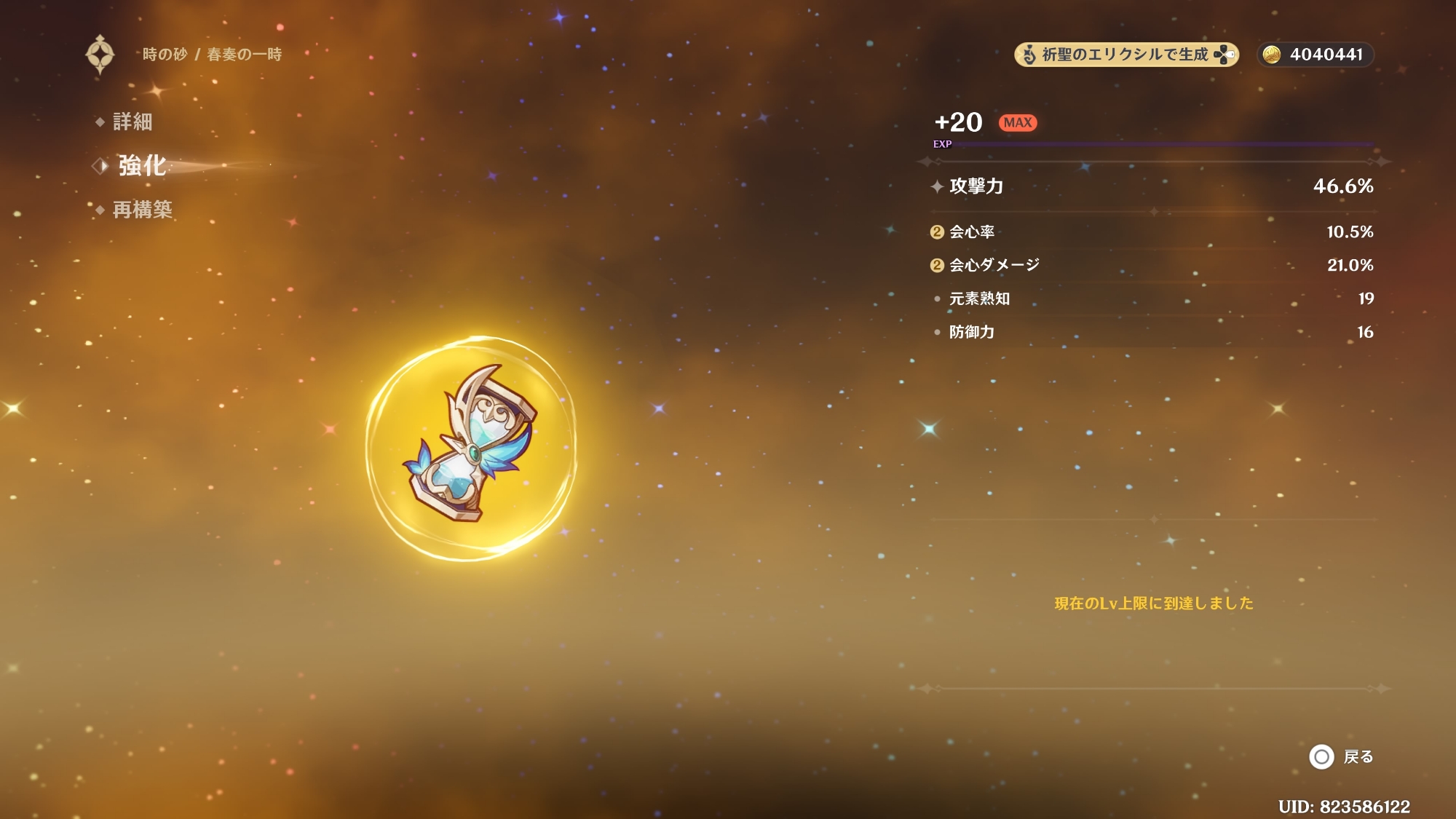Select the 強化 enhance tab
The width and height of the screenshot is (1456, 819).
pos(142,166)
